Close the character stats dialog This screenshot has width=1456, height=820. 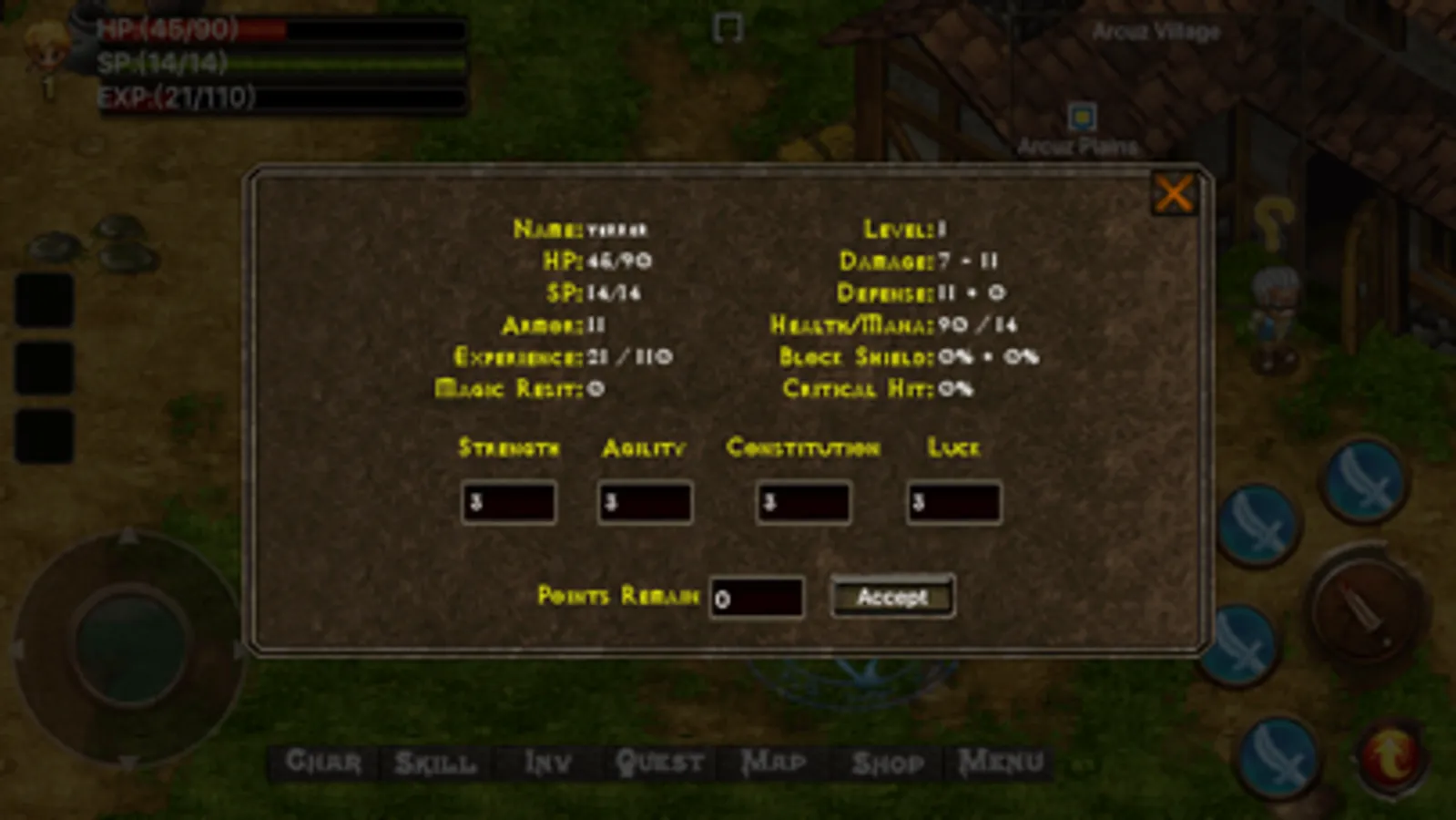click(x=1174, y=193)
